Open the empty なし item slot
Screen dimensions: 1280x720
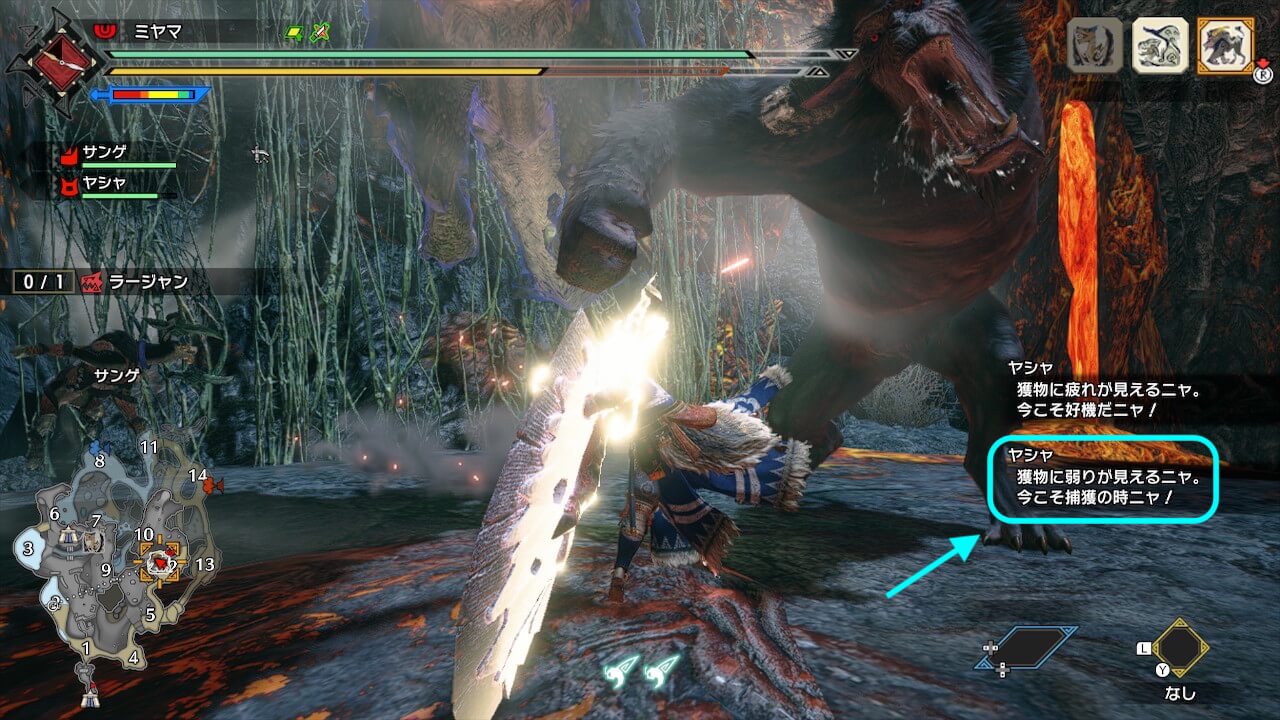coord(1179,650)
